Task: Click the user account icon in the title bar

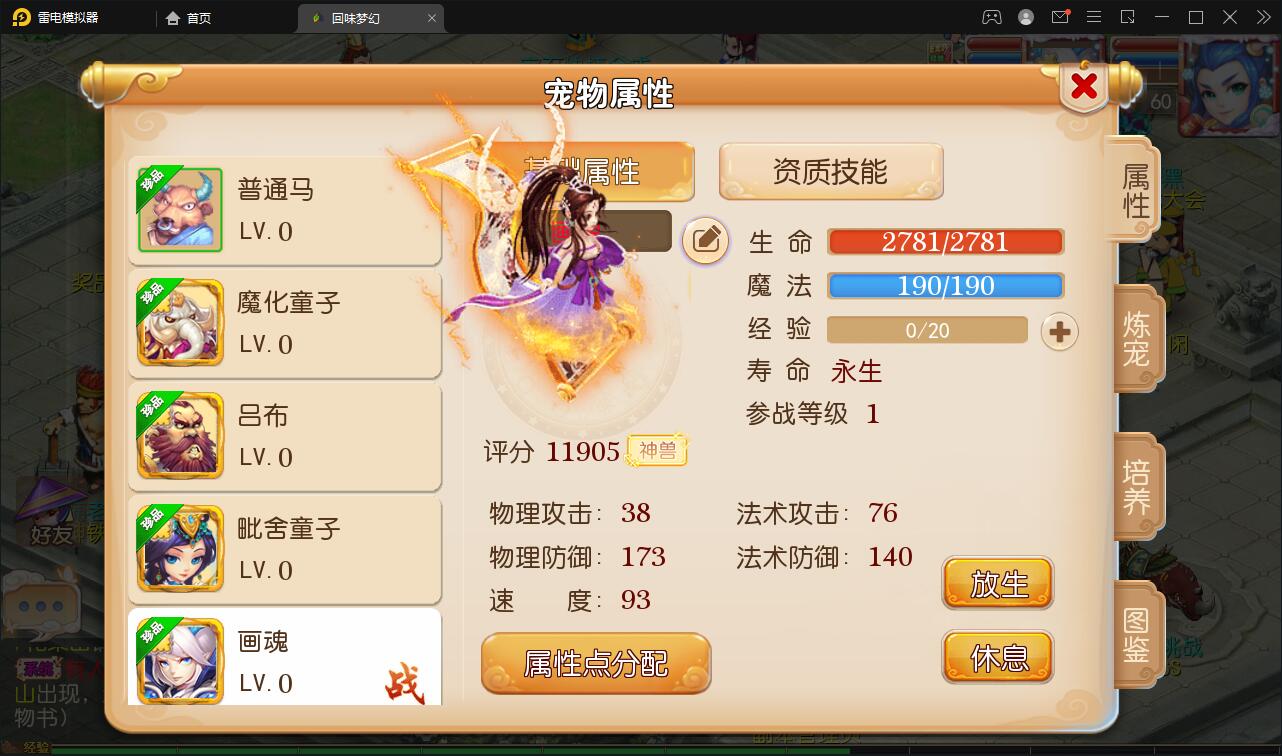Action: 1024,17
